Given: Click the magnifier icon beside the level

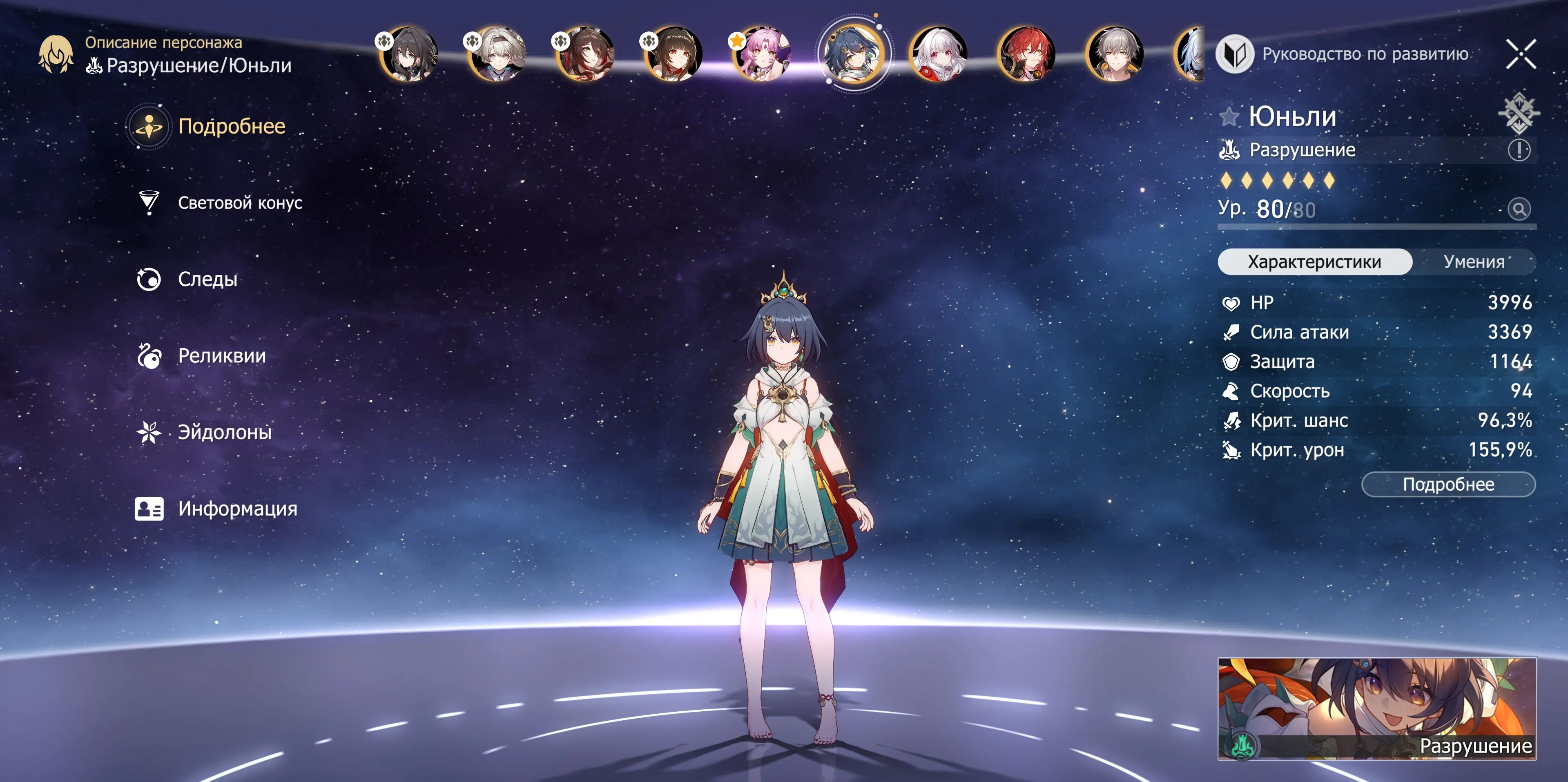Looking at the screenshot, I should click(x=1519, y=210).
